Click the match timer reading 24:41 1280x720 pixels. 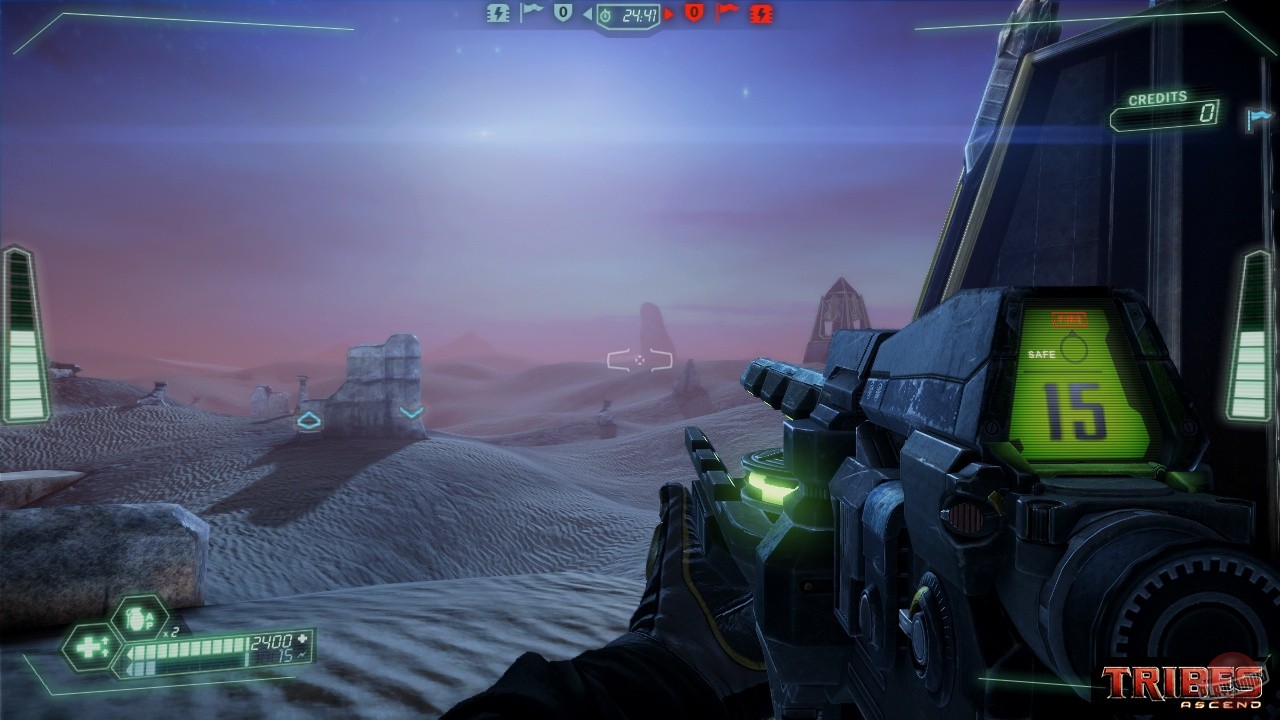click(x=640, y=16)
